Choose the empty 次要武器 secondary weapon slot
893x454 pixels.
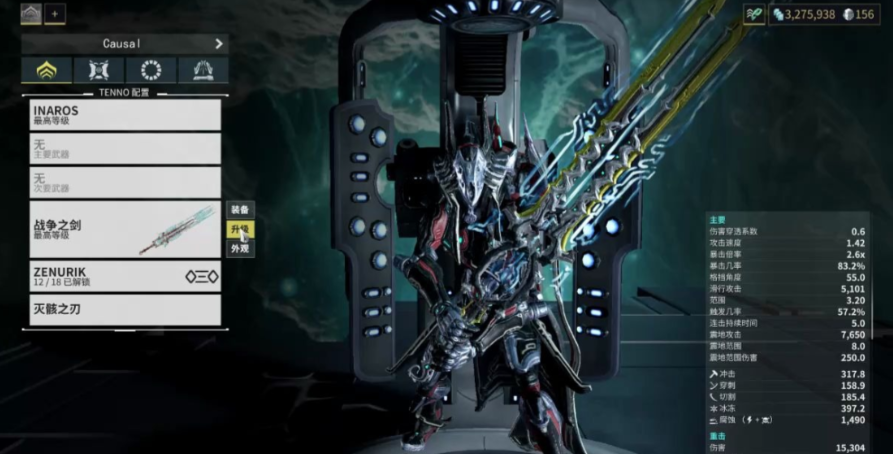[125, 181]
